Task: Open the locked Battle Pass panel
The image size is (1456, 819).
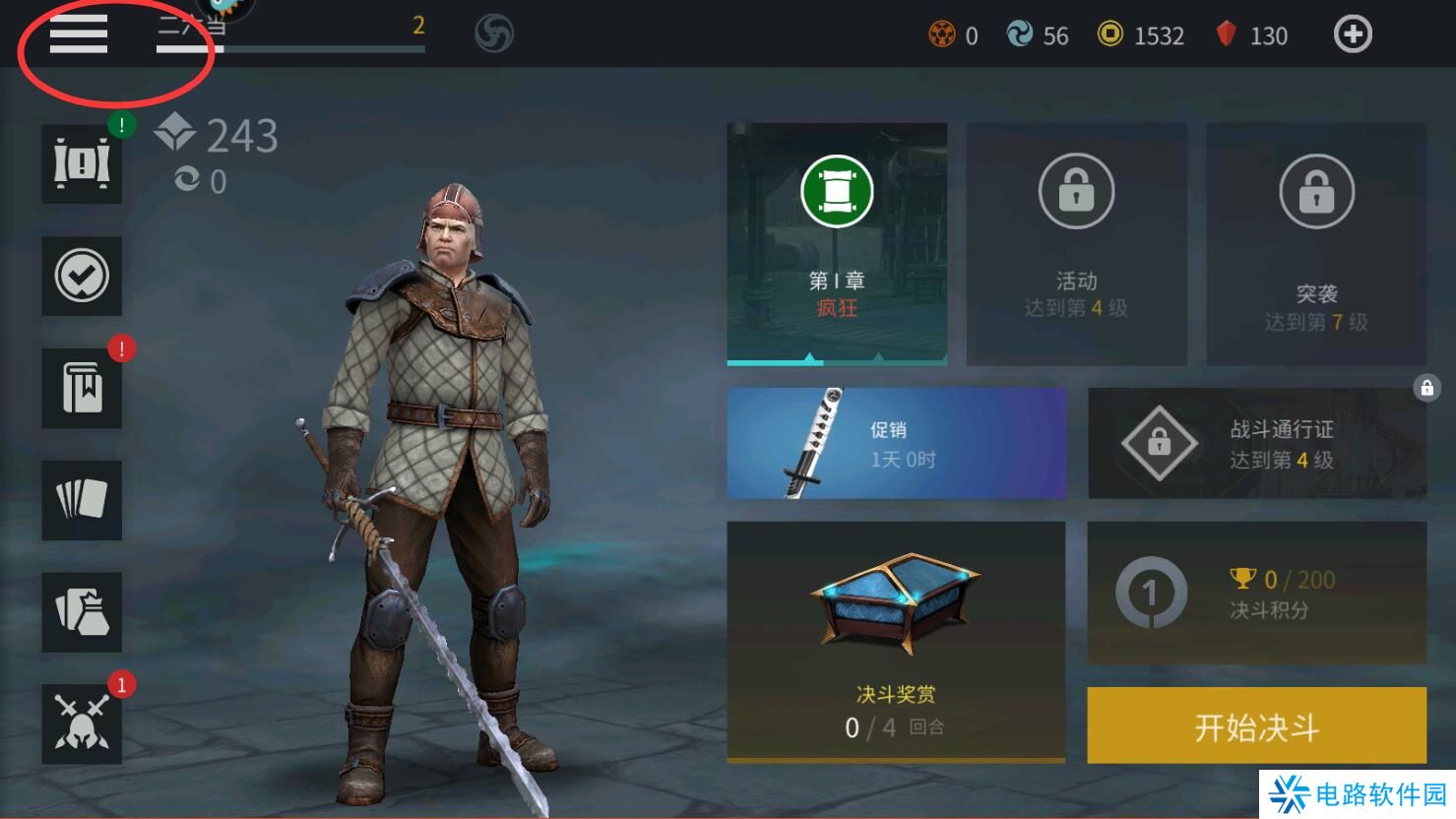Action: (x=1256, y=443)
